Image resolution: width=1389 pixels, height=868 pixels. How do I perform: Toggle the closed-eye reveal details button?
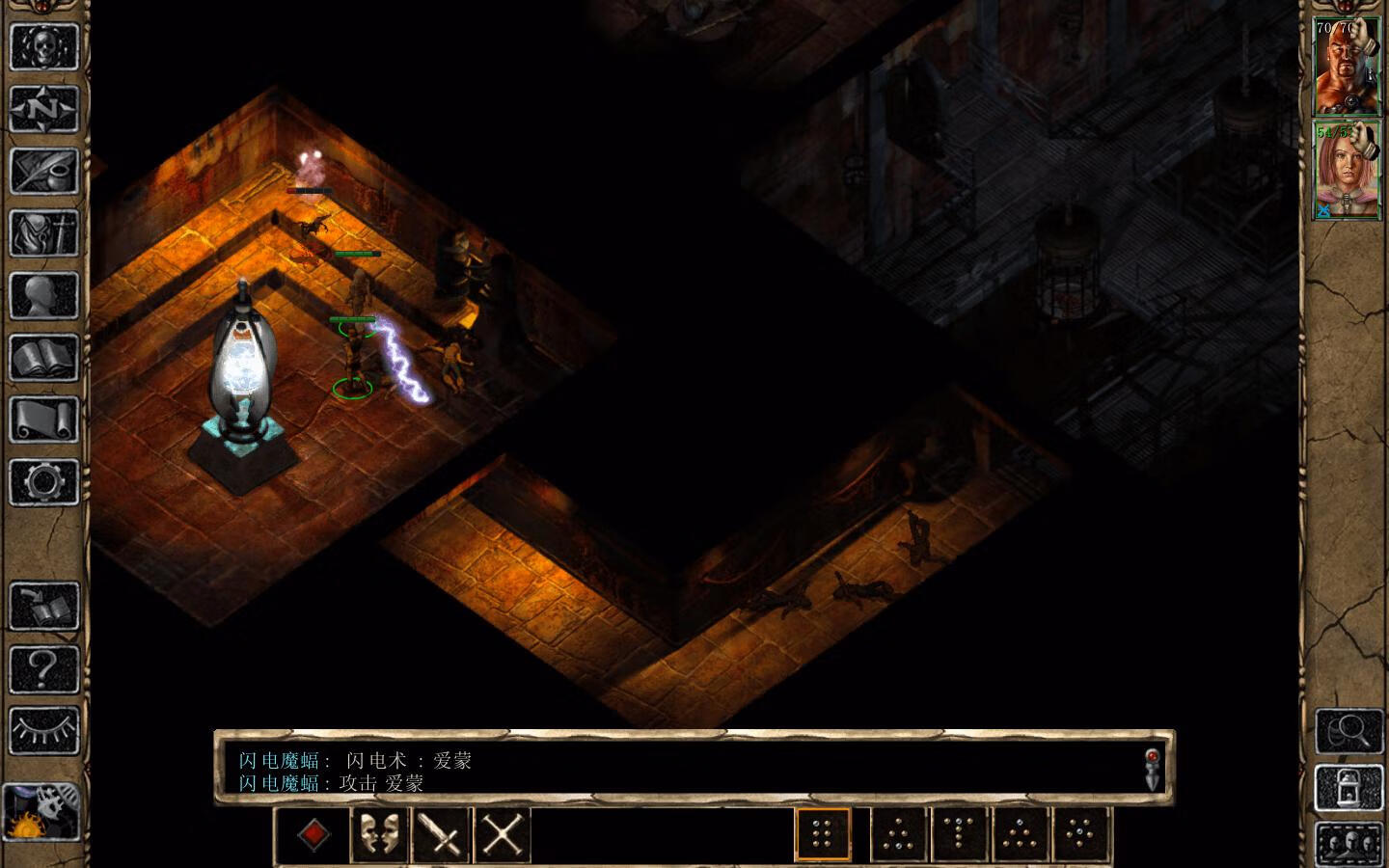43,730
